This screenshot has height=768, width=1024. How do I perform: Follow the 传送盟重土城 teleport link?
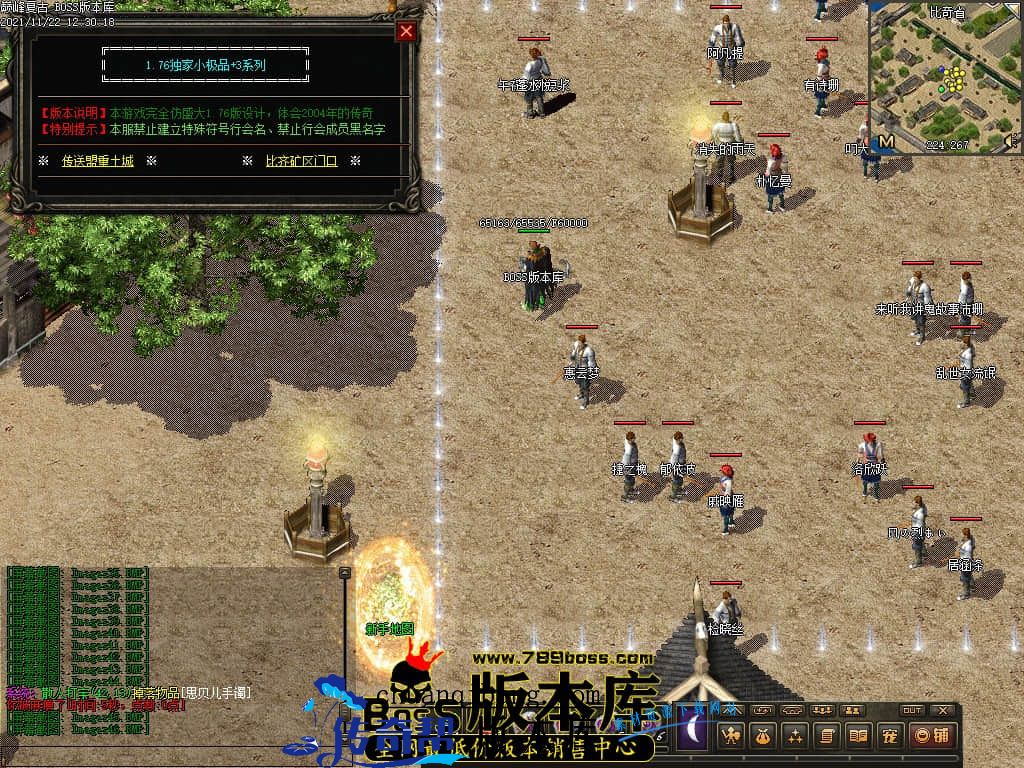coord(97,160)
